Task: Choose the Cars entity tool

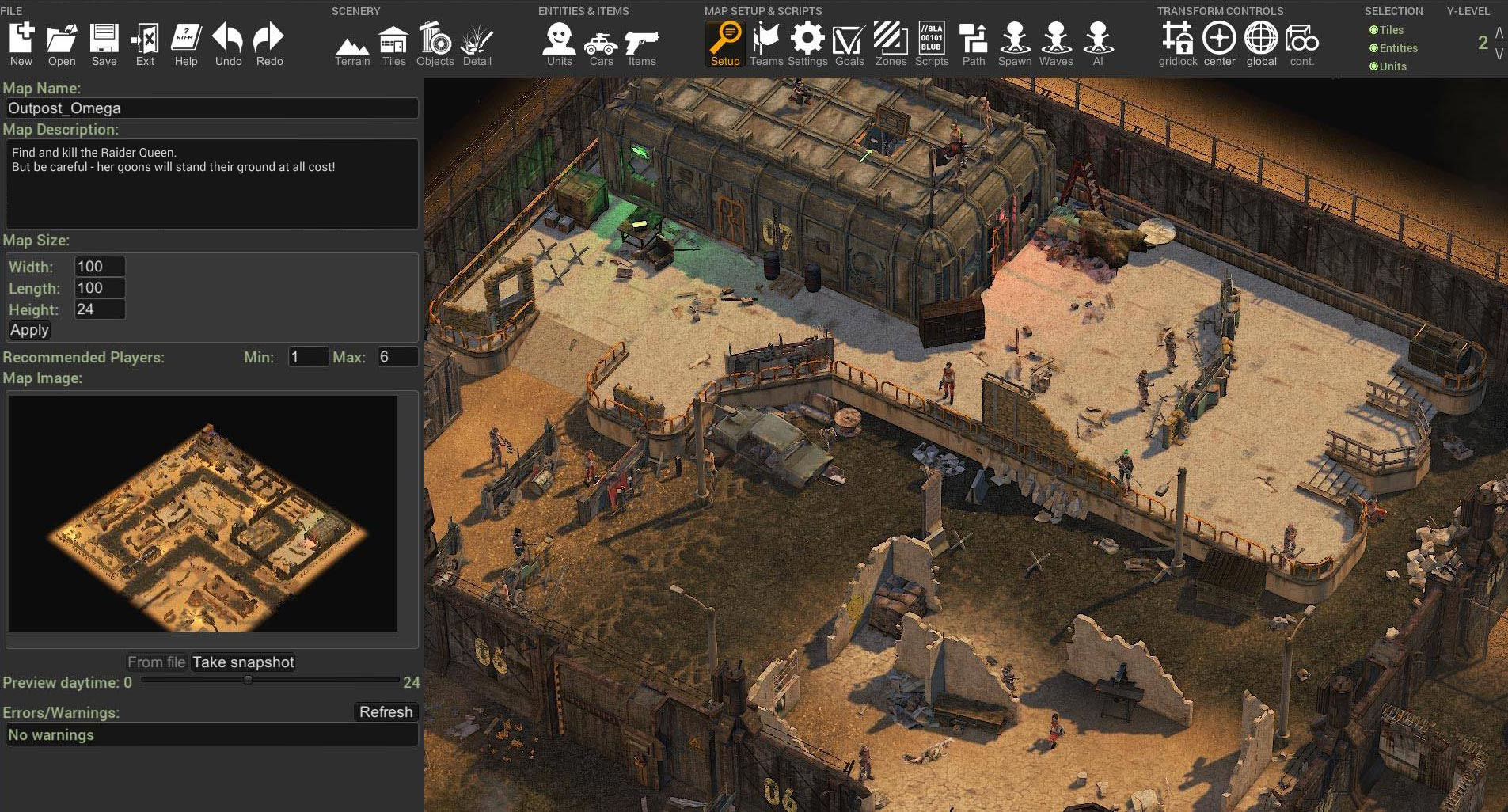Action: click(x=601, y=46)
